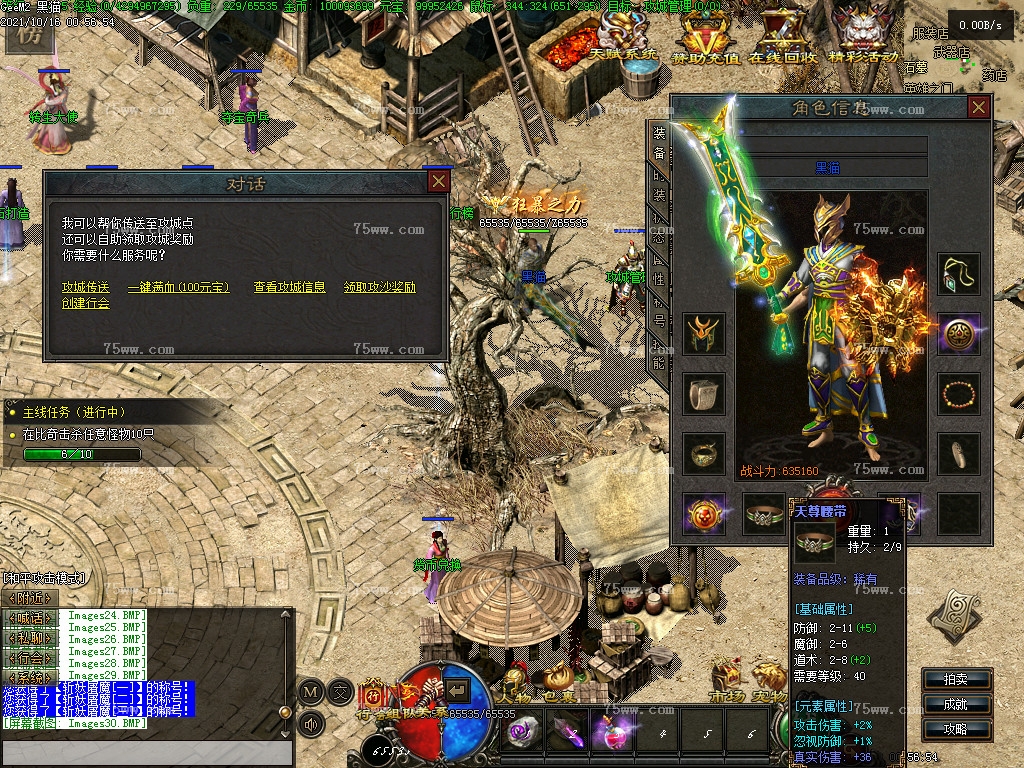Open the 天赋系统 talent system

tap(623, 40)
